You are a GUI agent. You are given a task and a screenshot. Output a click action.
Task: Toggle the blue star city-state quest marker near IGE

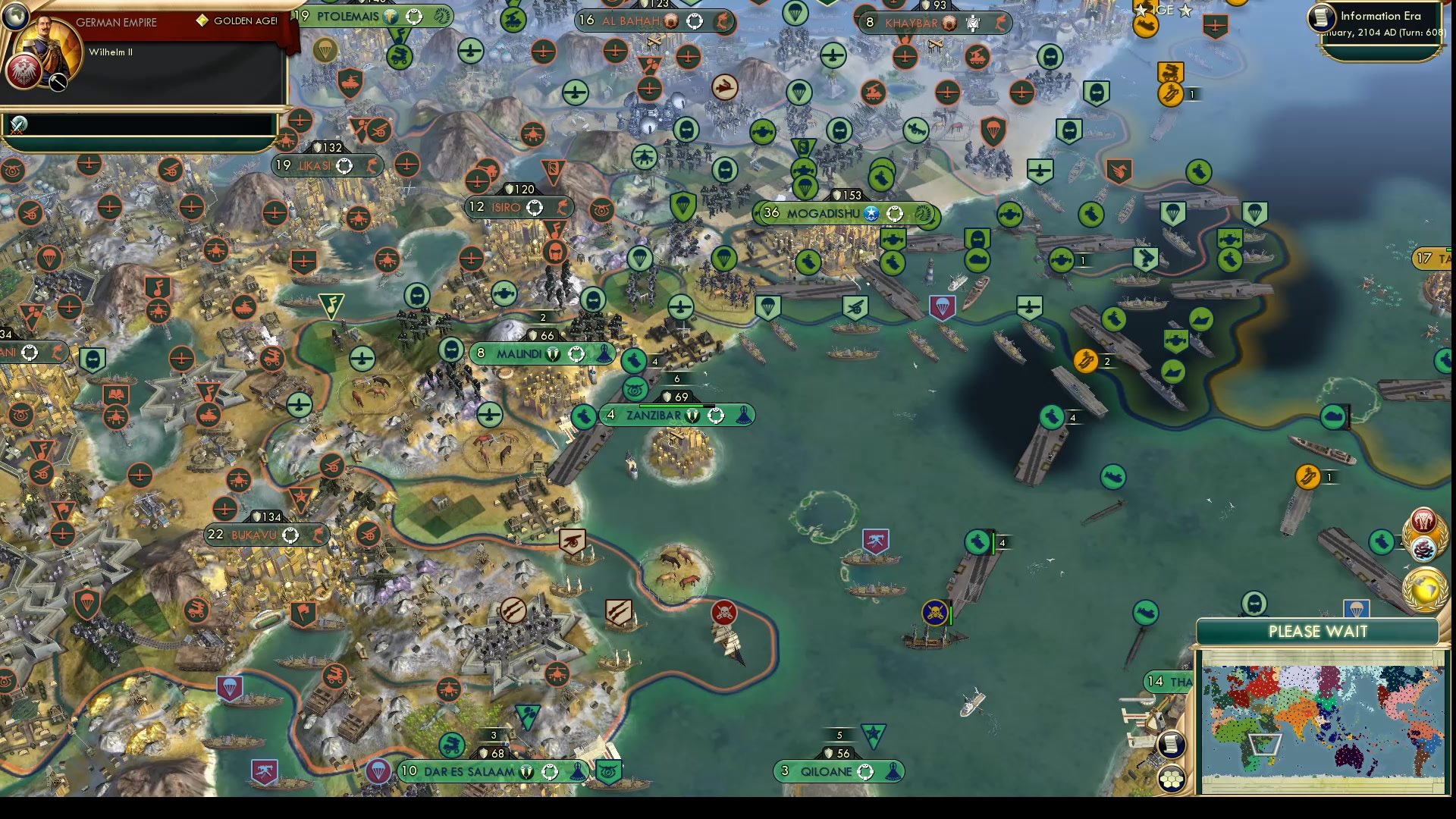coord(1185,11)
